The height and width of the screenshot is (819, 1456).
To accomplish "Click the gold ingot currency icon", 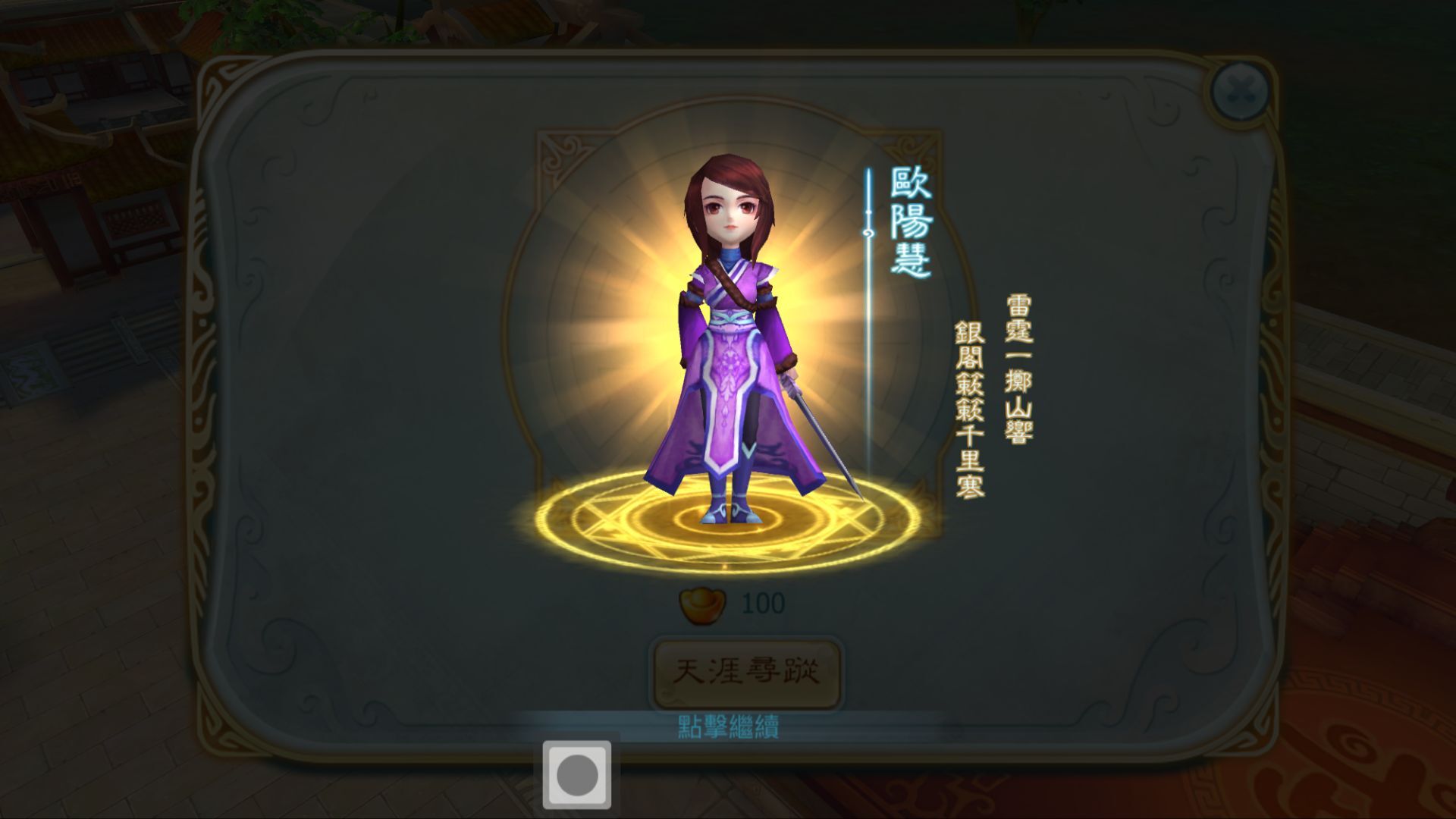I will pos(701,607).
